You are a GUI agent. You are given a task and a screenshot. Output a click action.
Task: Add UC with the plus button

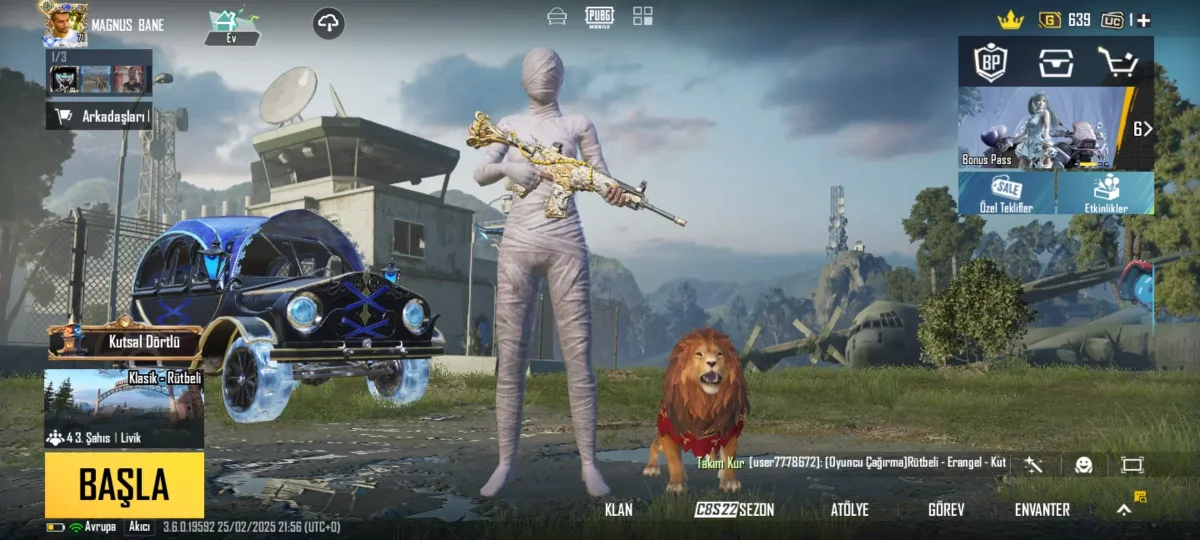point(1144,20)
